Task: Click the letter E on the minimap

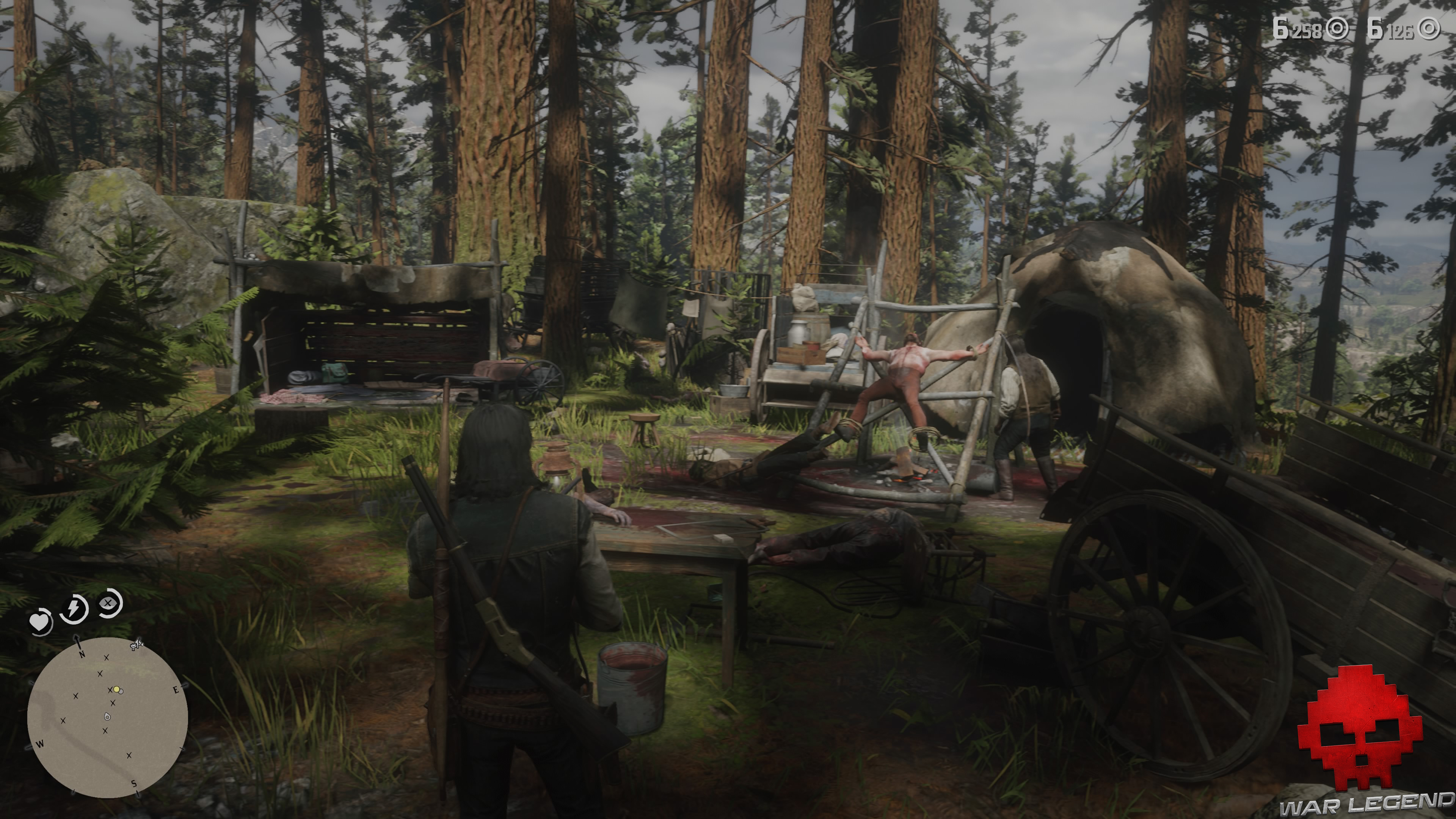Action: click(176, 690)
